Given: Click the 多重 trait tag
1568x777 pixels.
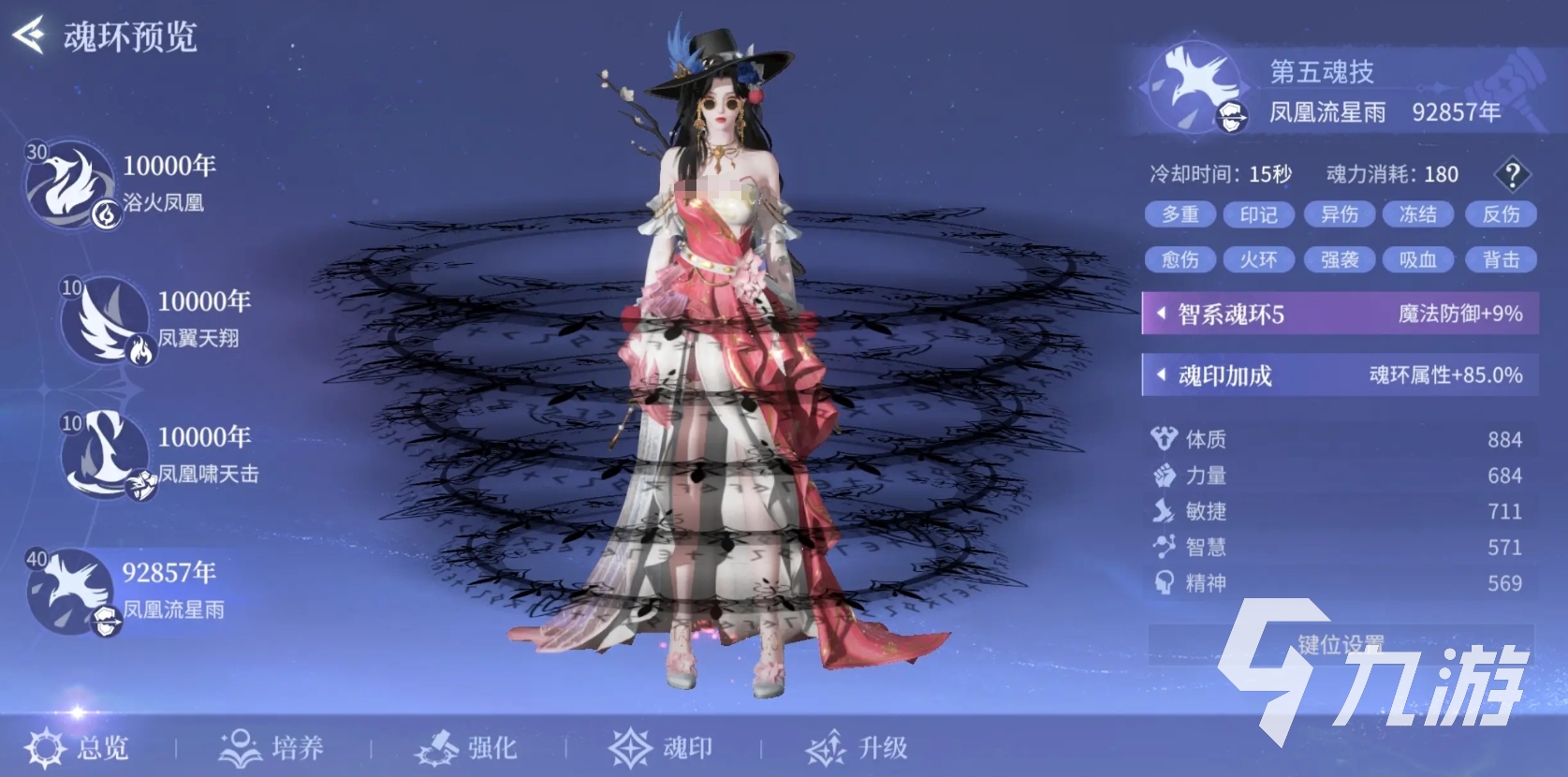Looking at the screenshot, I should [1180, 214].
